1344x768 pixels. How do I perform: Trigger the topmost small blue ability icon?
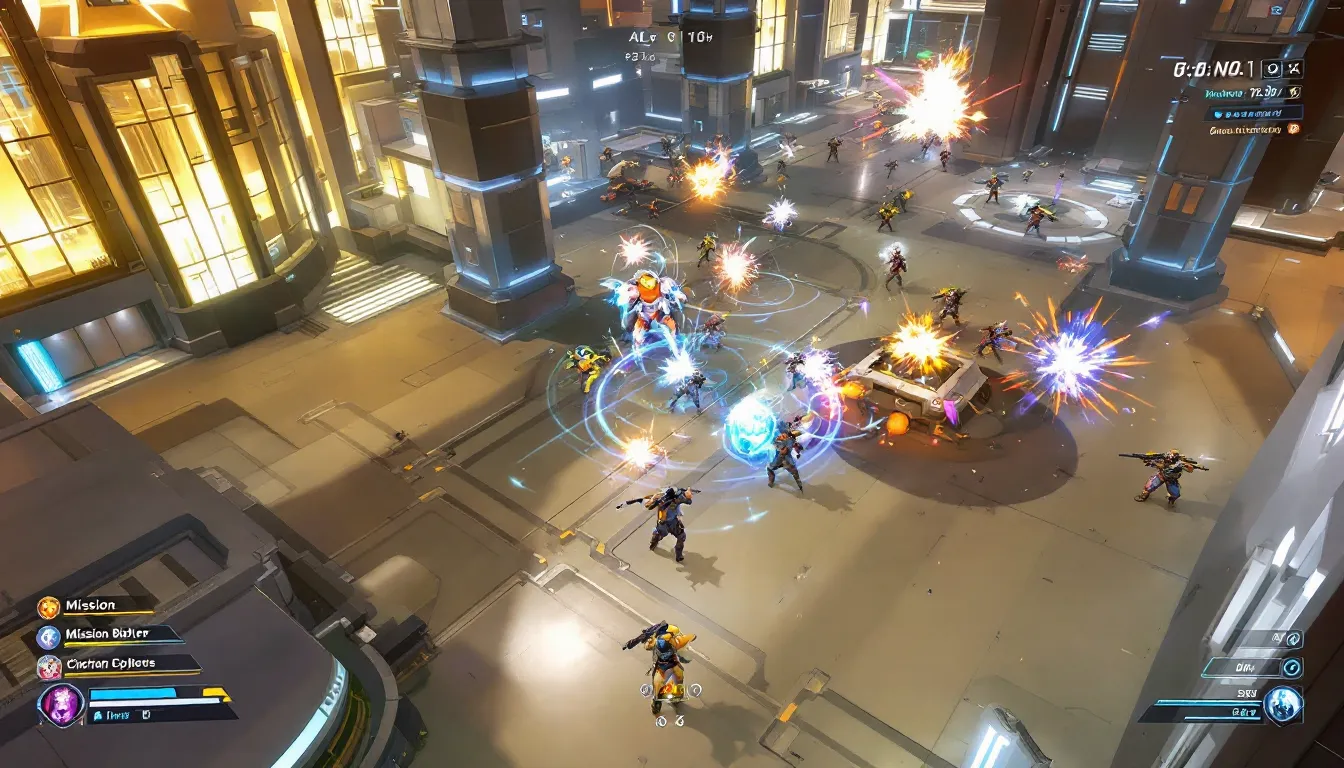pyautogui.click(x=1294, y=639)
